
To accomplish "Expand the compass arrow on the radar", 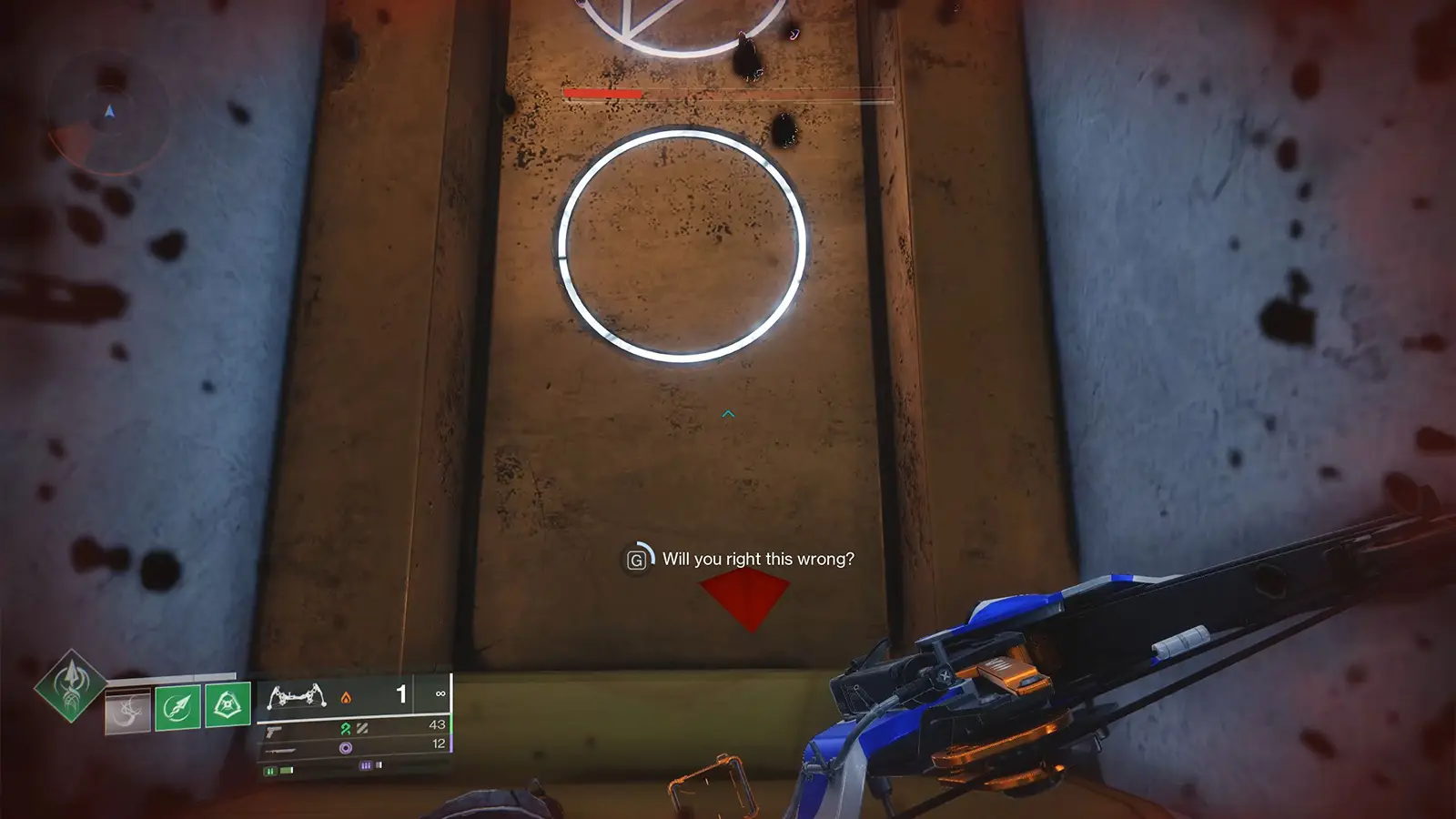I will [109, 113].
